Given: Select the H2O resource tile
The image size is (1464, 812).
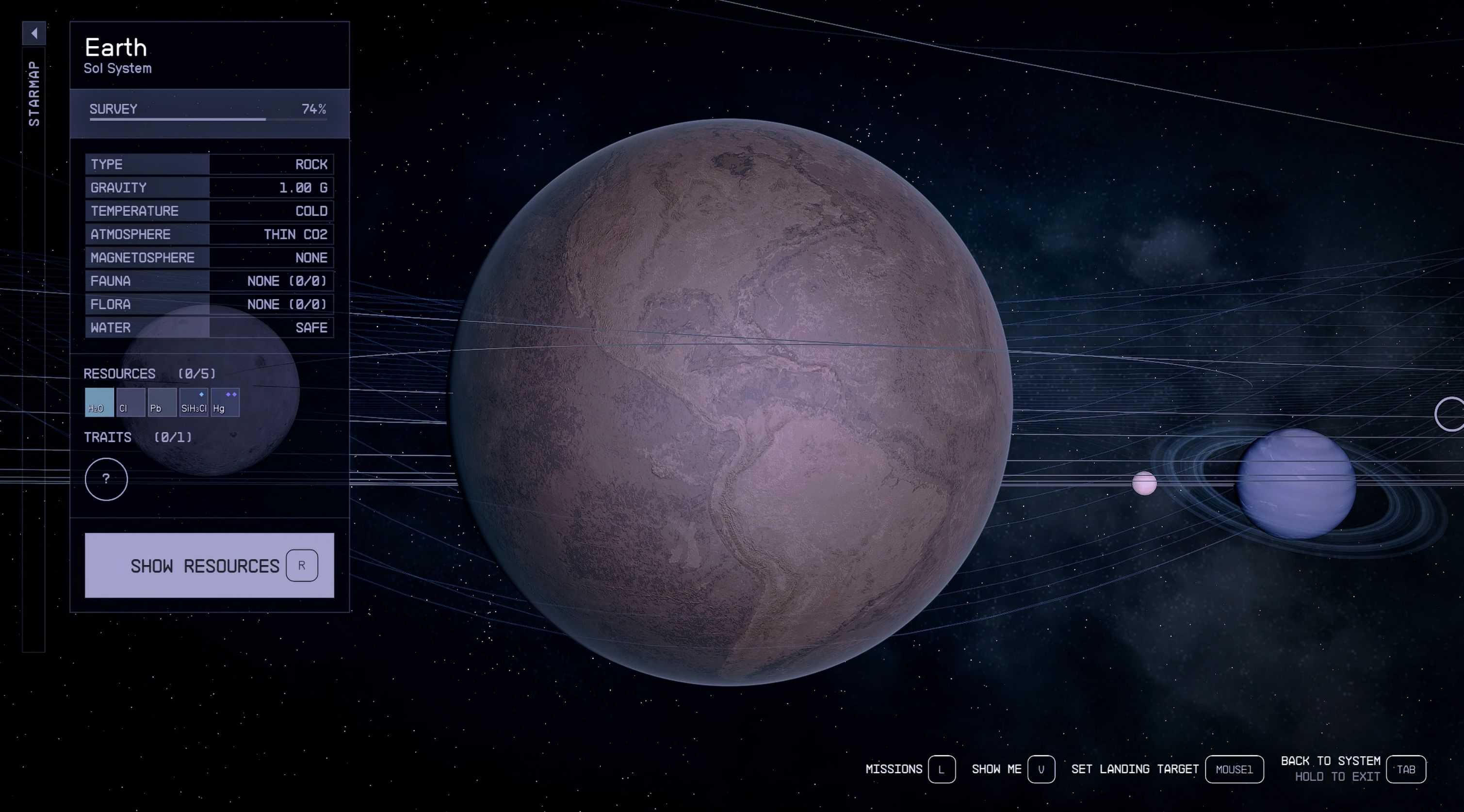Looking at the screenshot, I should tap(99, 402).
